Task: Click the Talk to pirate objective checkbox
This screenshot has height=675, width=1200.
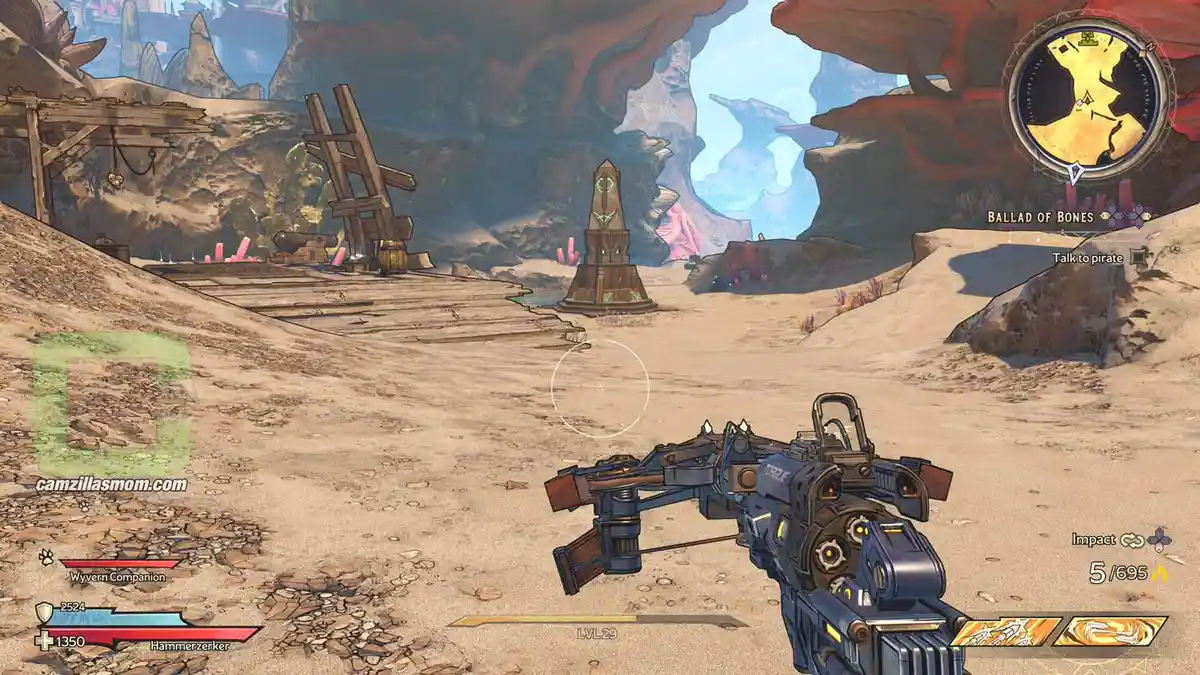Action: click(x=1139, y=257)
